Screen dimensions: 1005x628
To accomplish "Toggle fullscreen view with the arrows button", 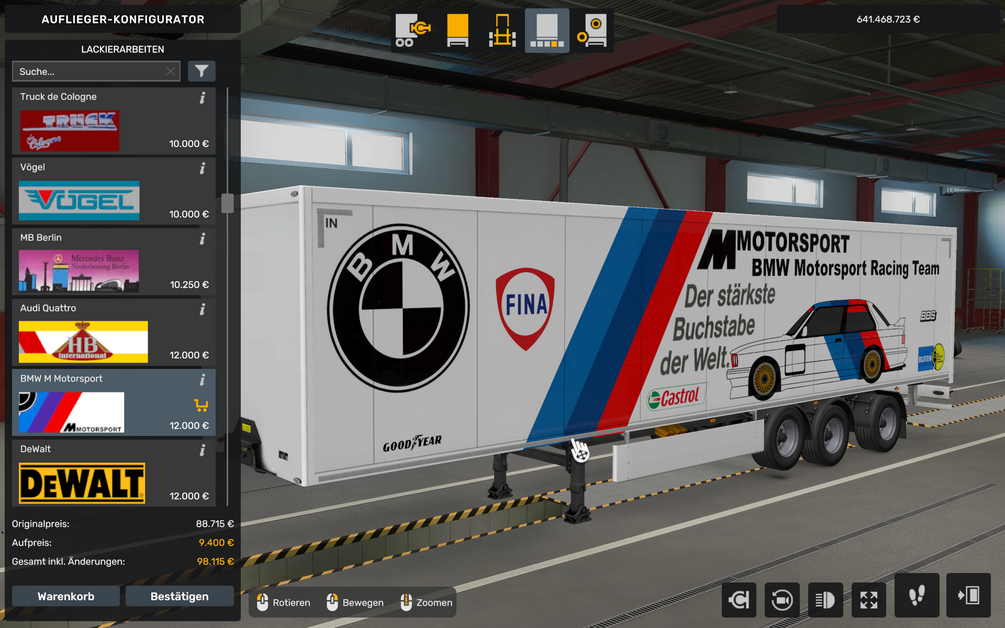I will 868,599.
